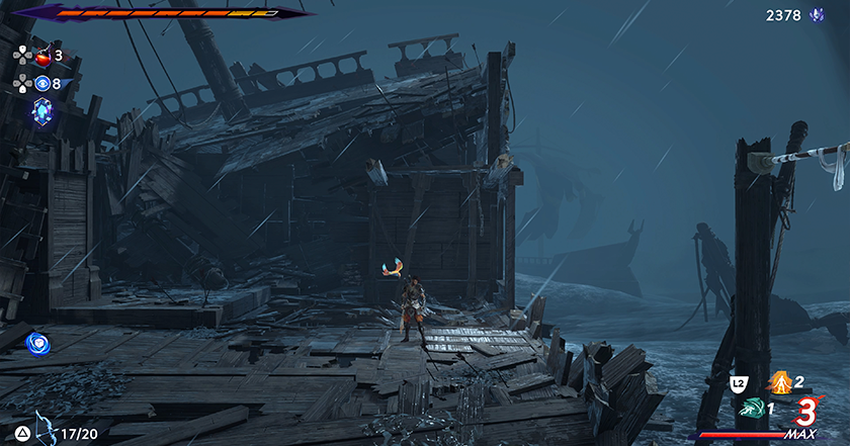Click the blue crystal amulet icon
The height and width of the screenshot is (446, 850).
pyautogui.click(x=43, y=112)
